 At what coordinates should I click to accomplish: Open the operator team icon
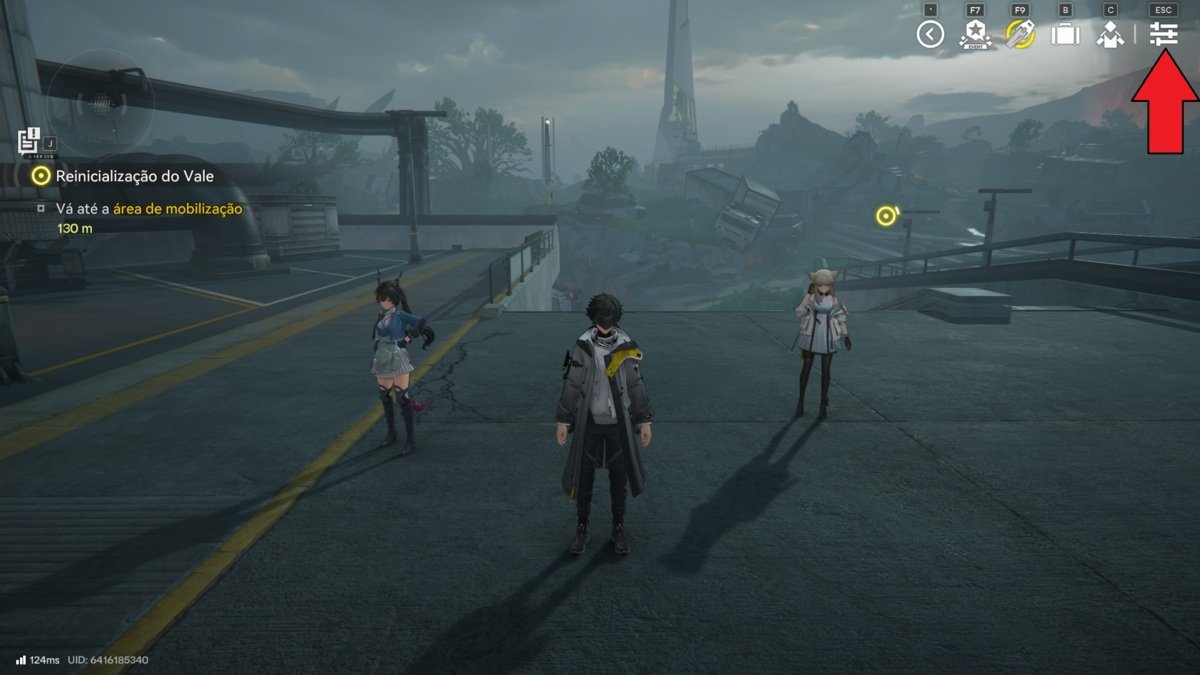click(x=1110, y=35)
